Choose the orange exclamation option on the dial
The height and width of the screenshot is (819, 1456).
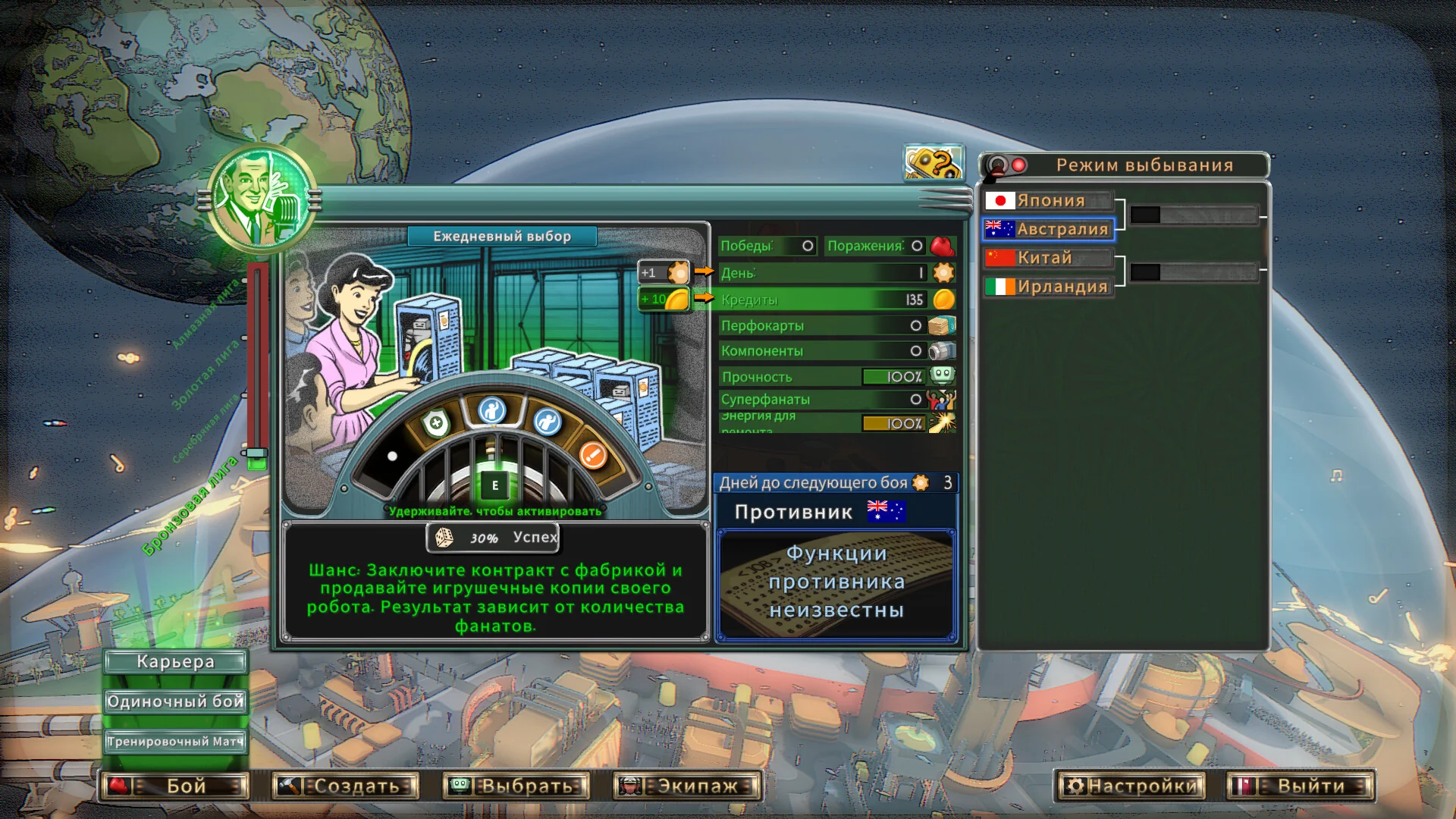592,455
